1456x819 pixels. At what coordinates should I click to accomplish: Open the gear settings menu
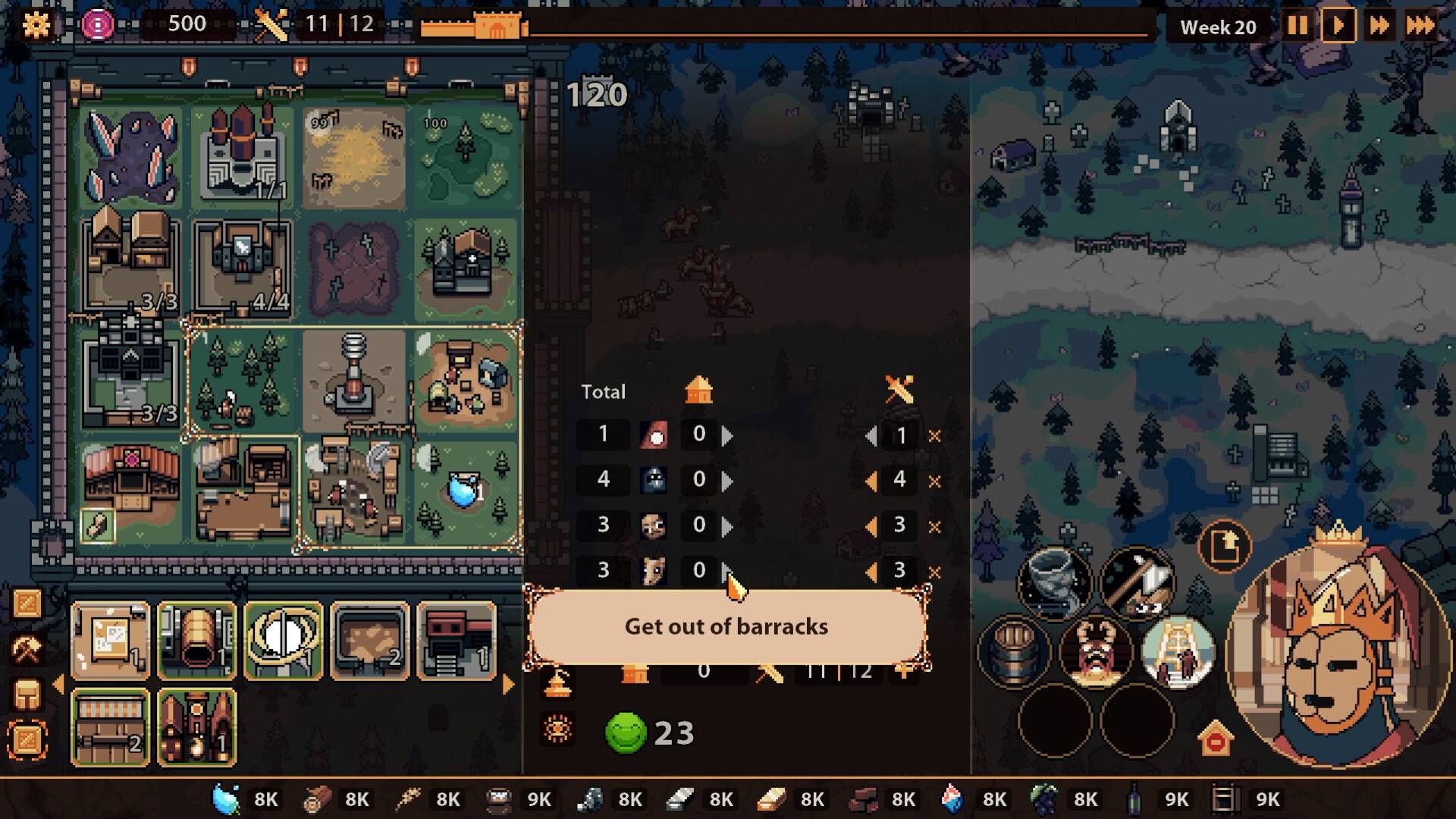click(x=36, y=25)
